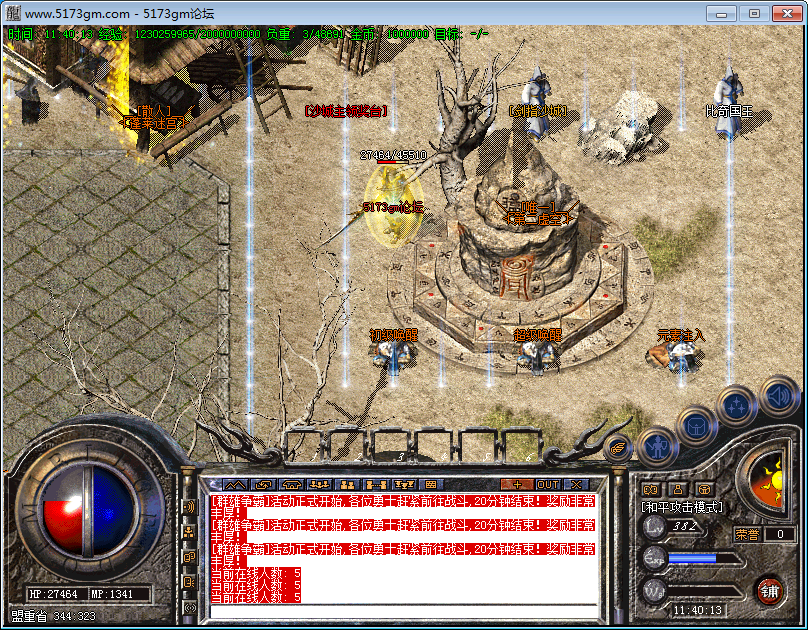
Task: Click the OUT button on chat bar
Action: (549, 484)
